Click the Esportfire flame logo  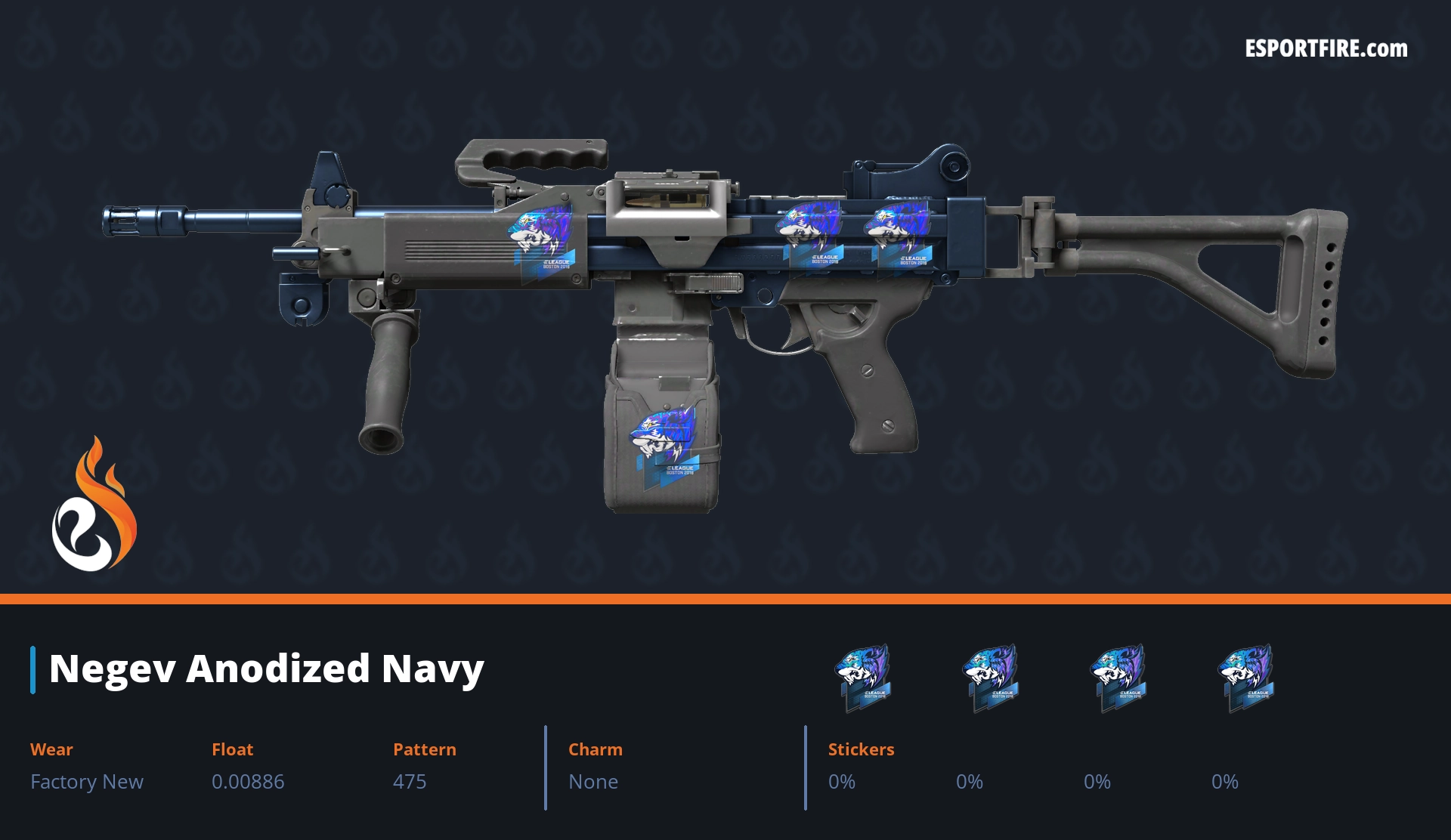click(x=94, y=506)
